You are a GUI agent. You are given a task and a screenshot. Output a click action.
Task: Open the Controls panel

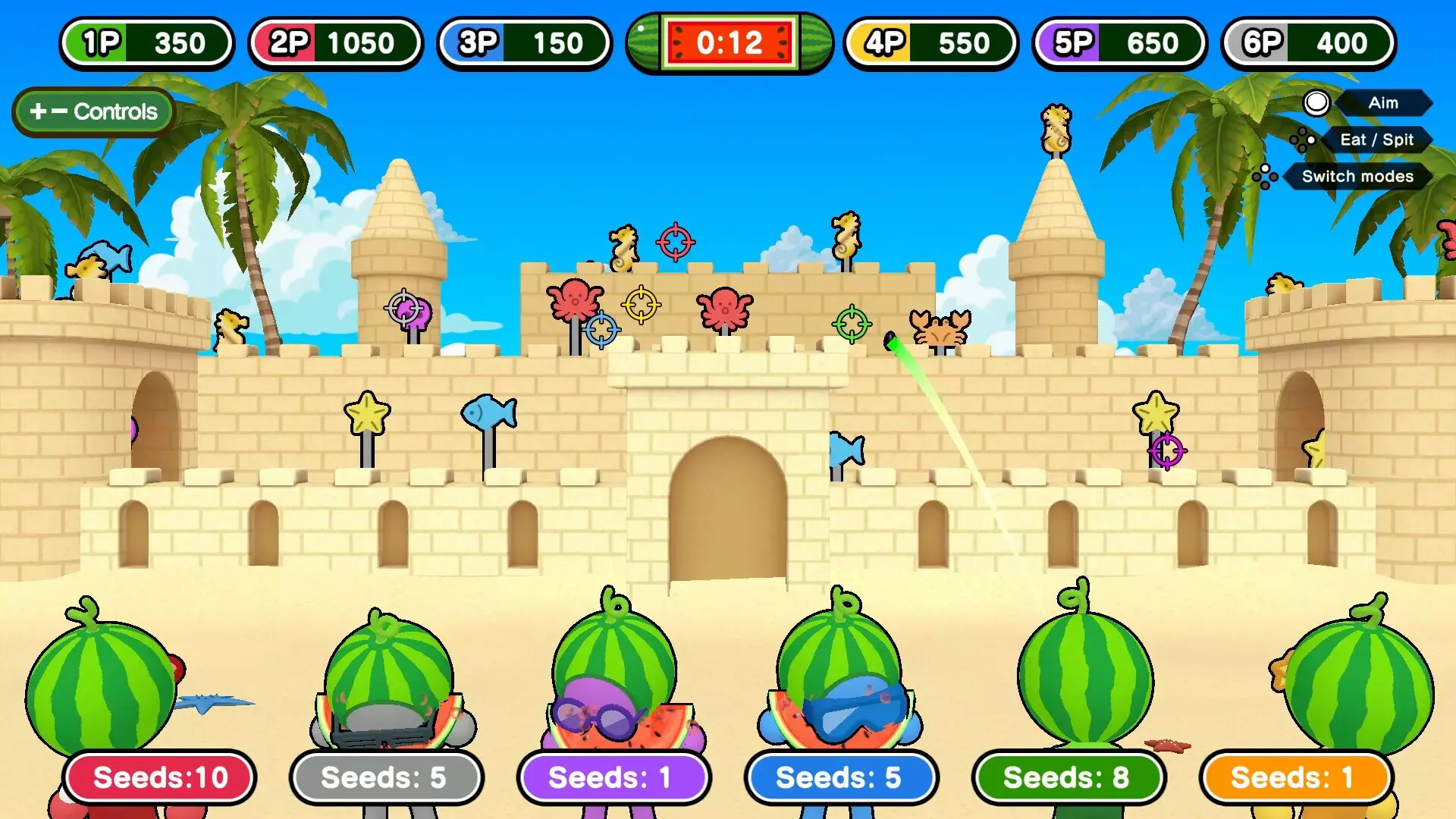(93, 111)
